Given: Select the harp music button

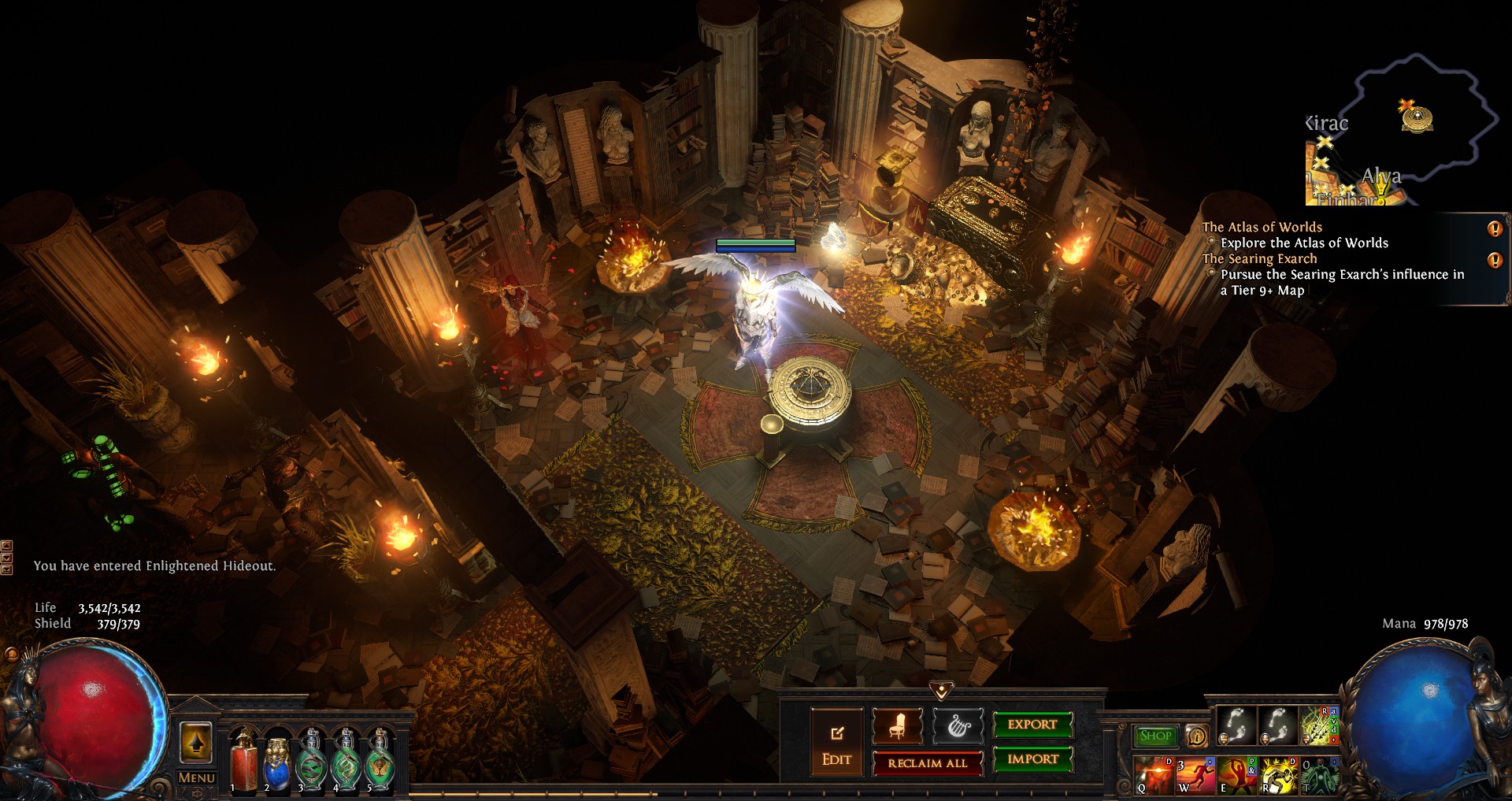Looking at the screenshot, I should tap(958, 726).
